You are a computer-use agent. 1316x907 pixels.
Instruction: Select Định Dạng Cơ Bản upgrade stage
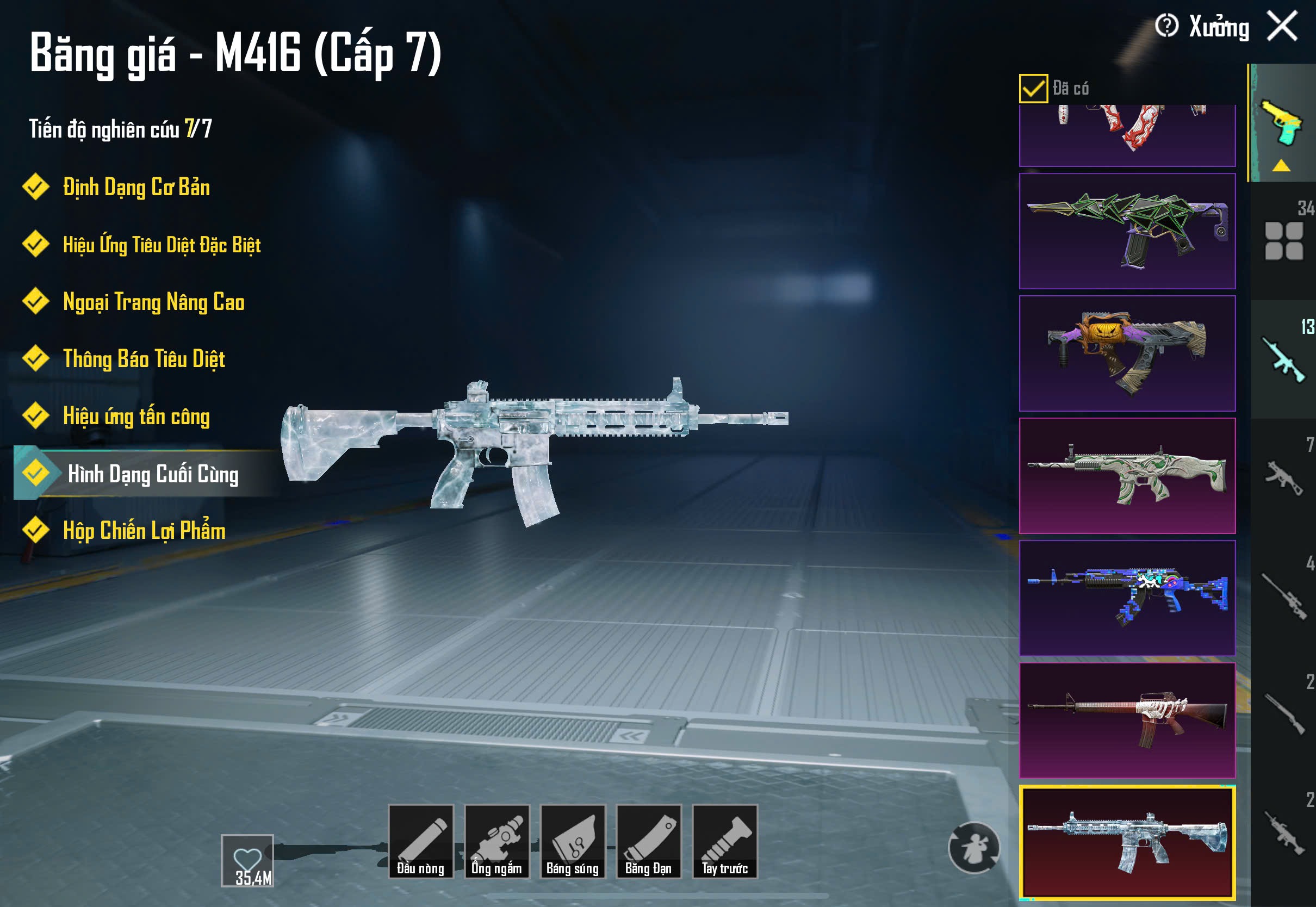coord(136,188)
